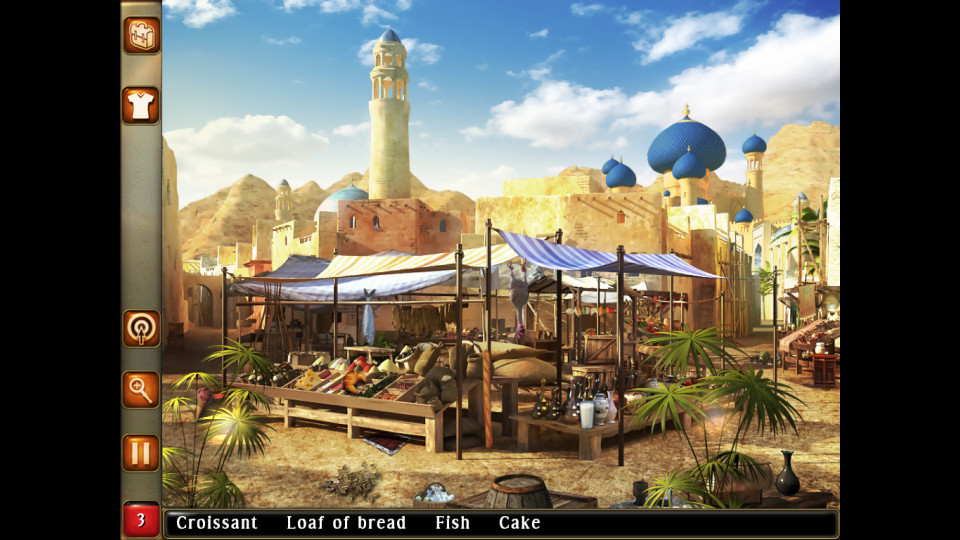Select the magnifying glass zoom tool

141,390
